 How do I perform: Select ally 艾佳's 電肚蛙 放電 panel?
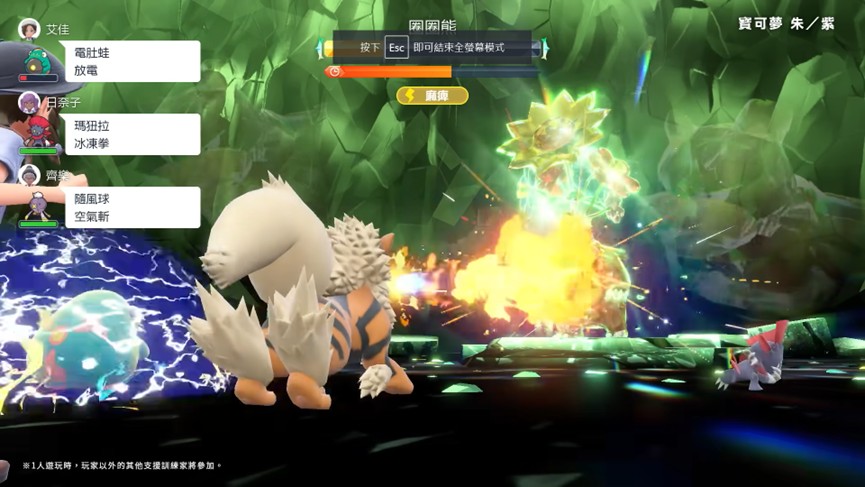(x=132, y=61)
